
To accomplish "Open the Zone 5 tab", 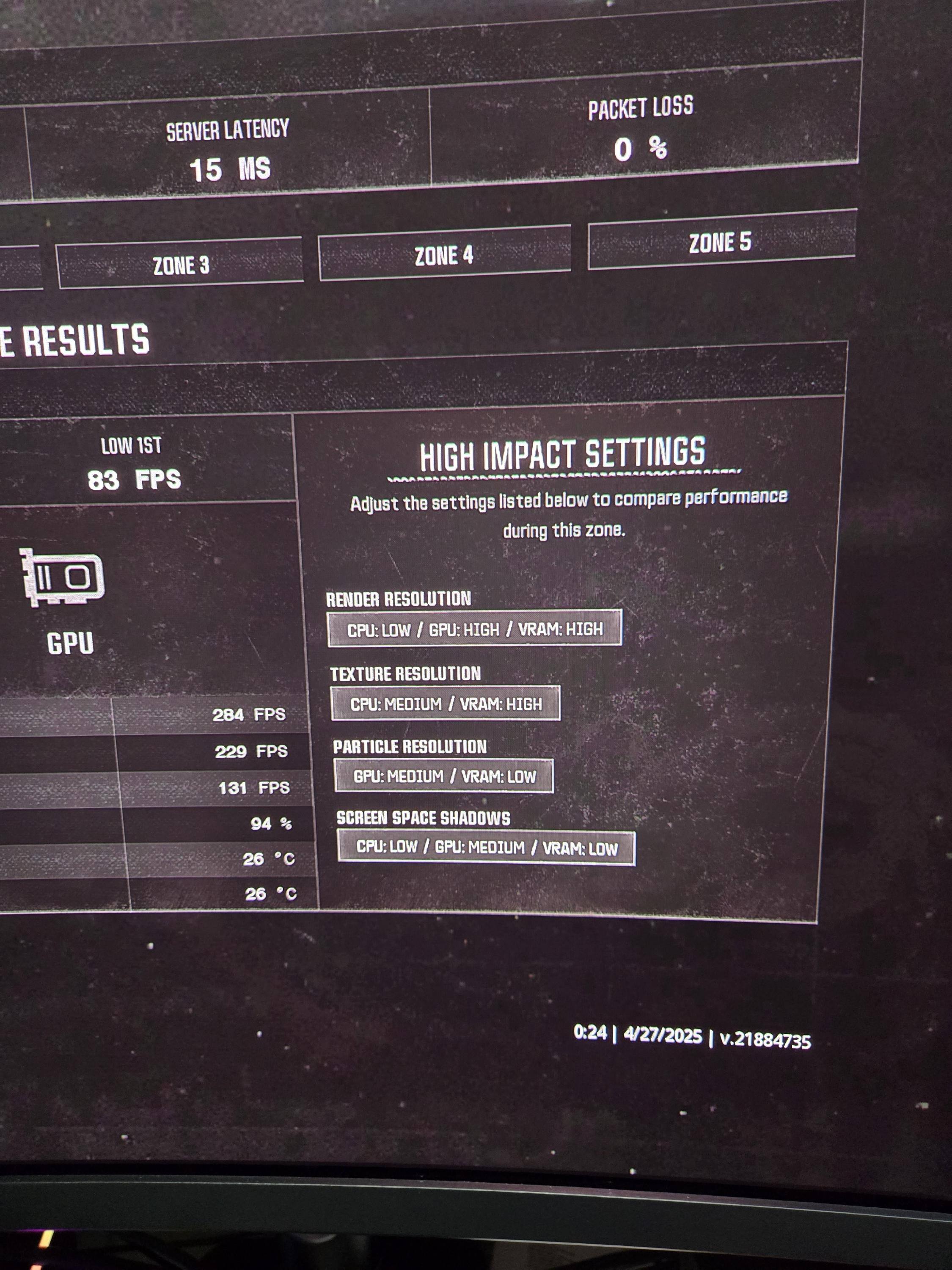I will 721,241.
